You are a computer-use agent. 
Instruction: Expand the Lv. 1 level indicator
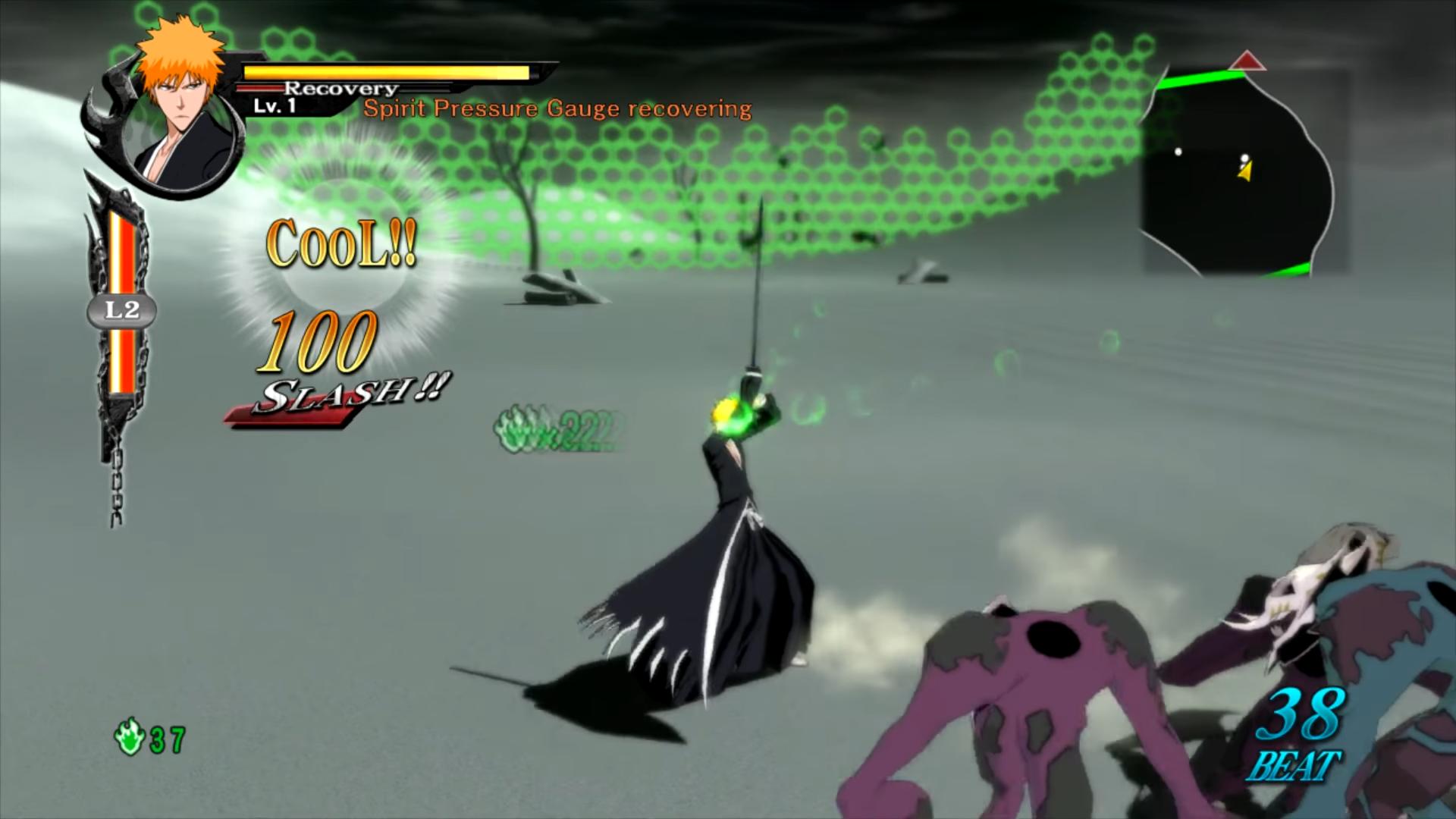click(x=275, y=107)
